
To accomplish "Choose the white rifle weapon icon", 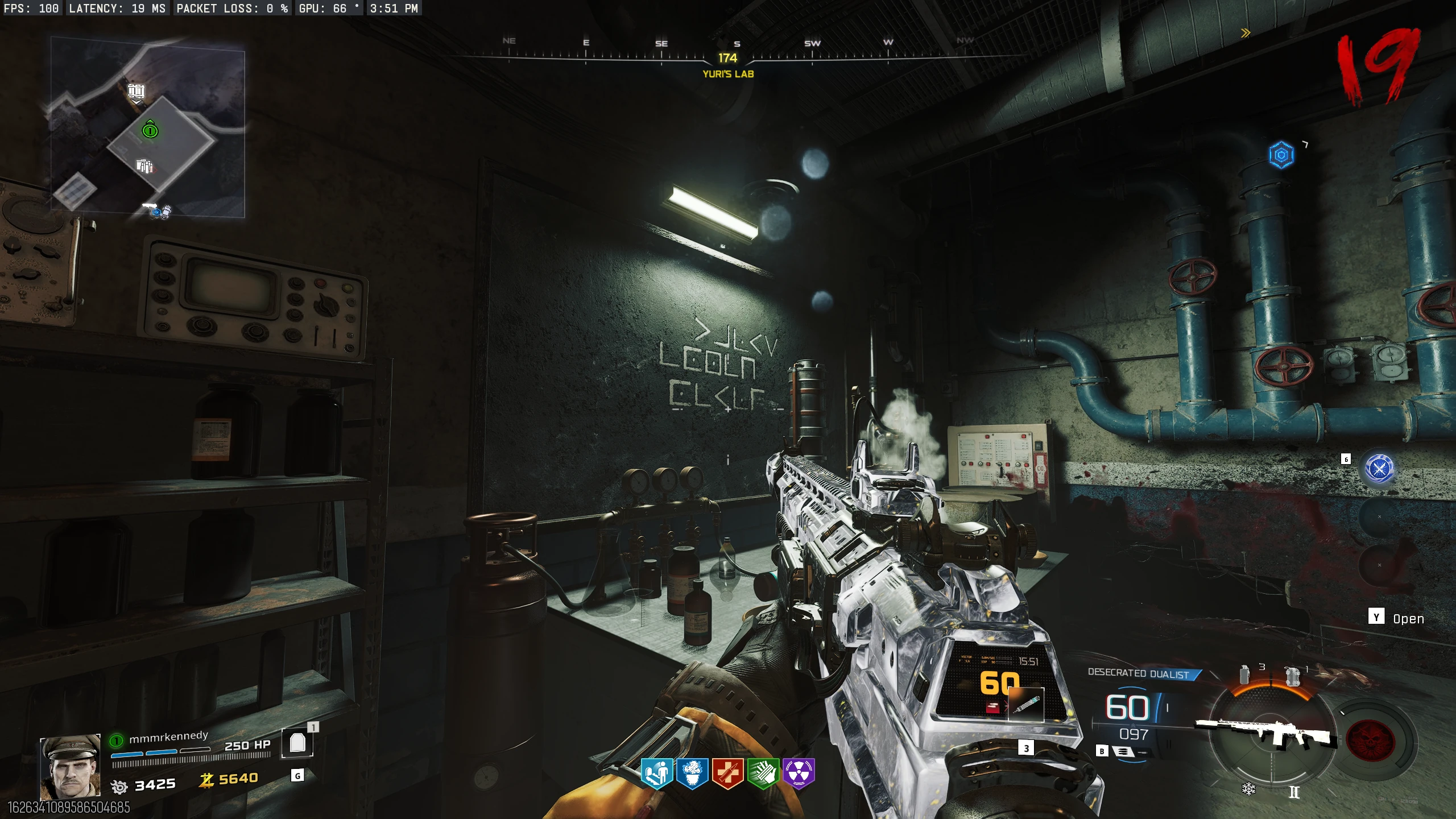I will click(1266, 731).
